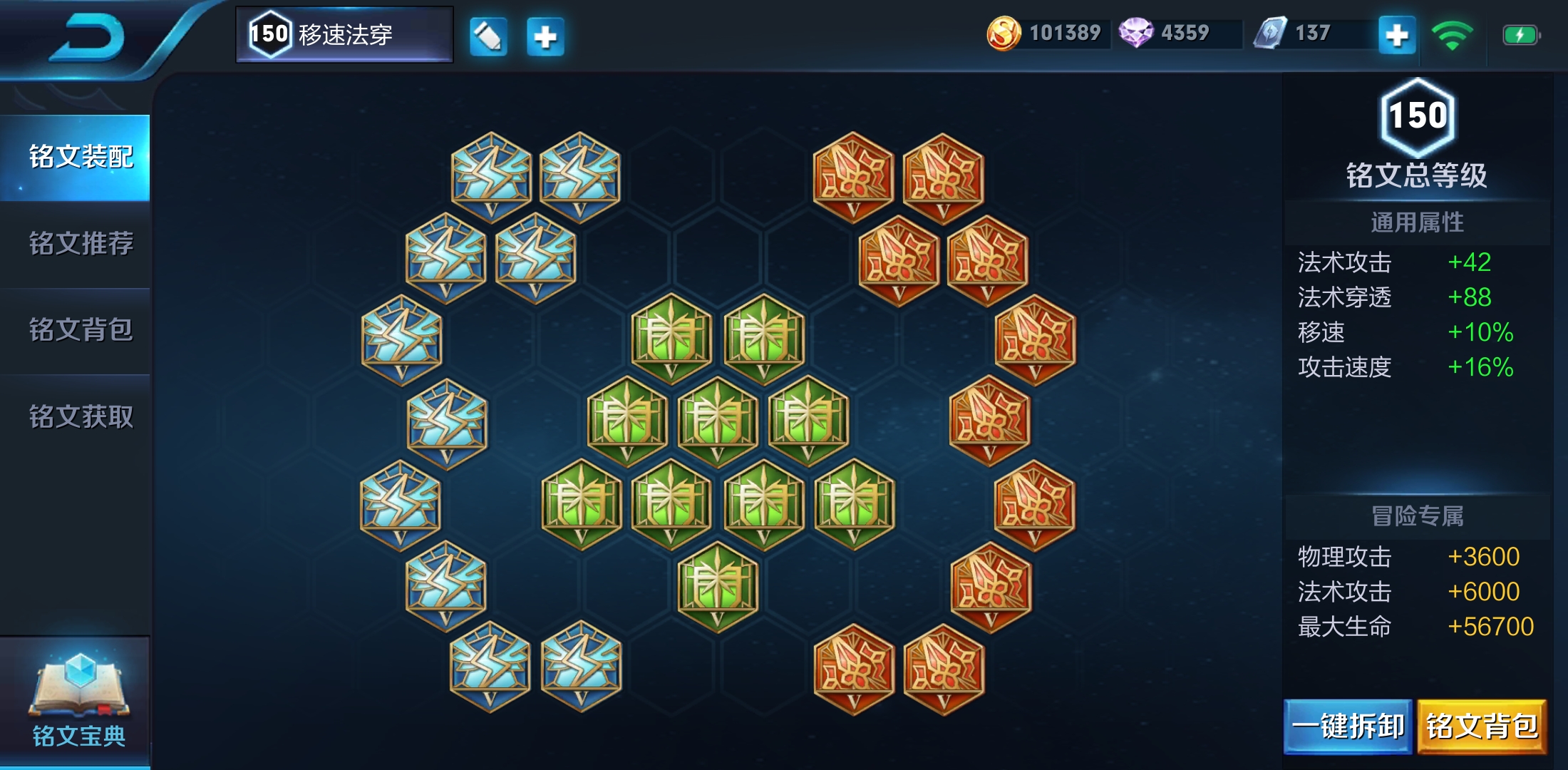Open the yellow 铭文背包 button
Screen dimensions: 1568x770
click(x=1482, y=727)
